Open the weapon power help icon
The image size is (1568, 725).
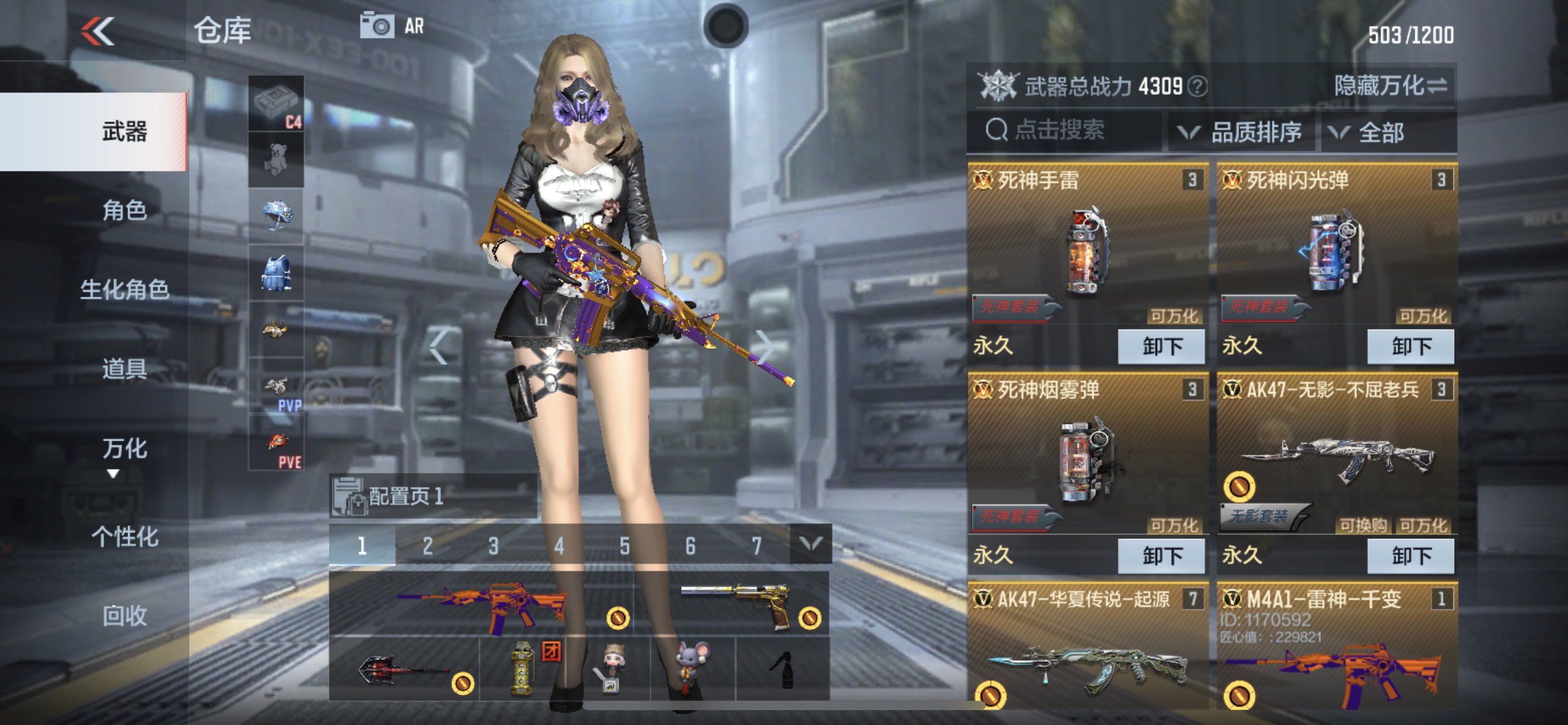1199,87
